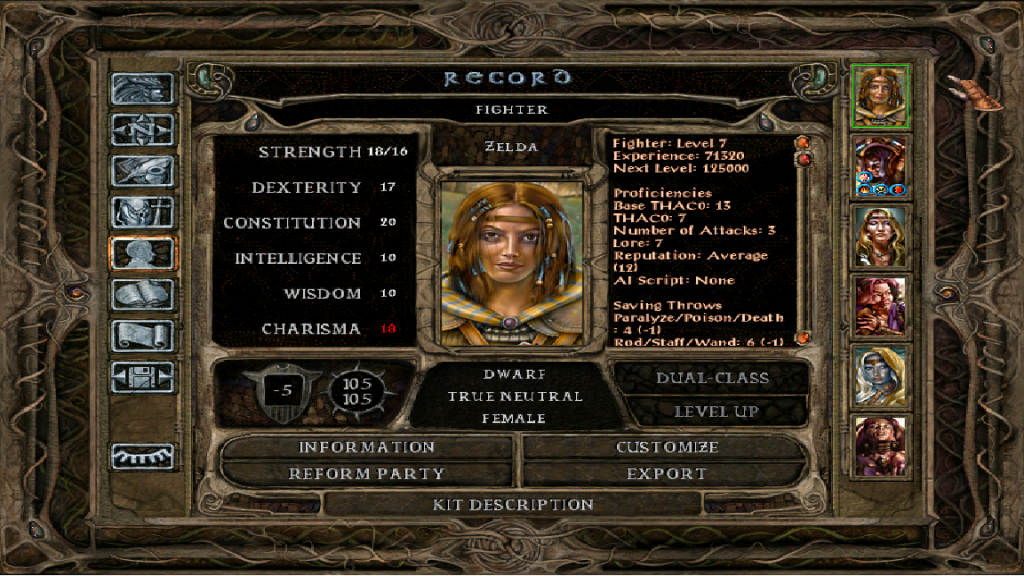Click the gear-shaped button below the sidebar icons
Viewport: 1024px width, 576px height.
tap(142, 456)
